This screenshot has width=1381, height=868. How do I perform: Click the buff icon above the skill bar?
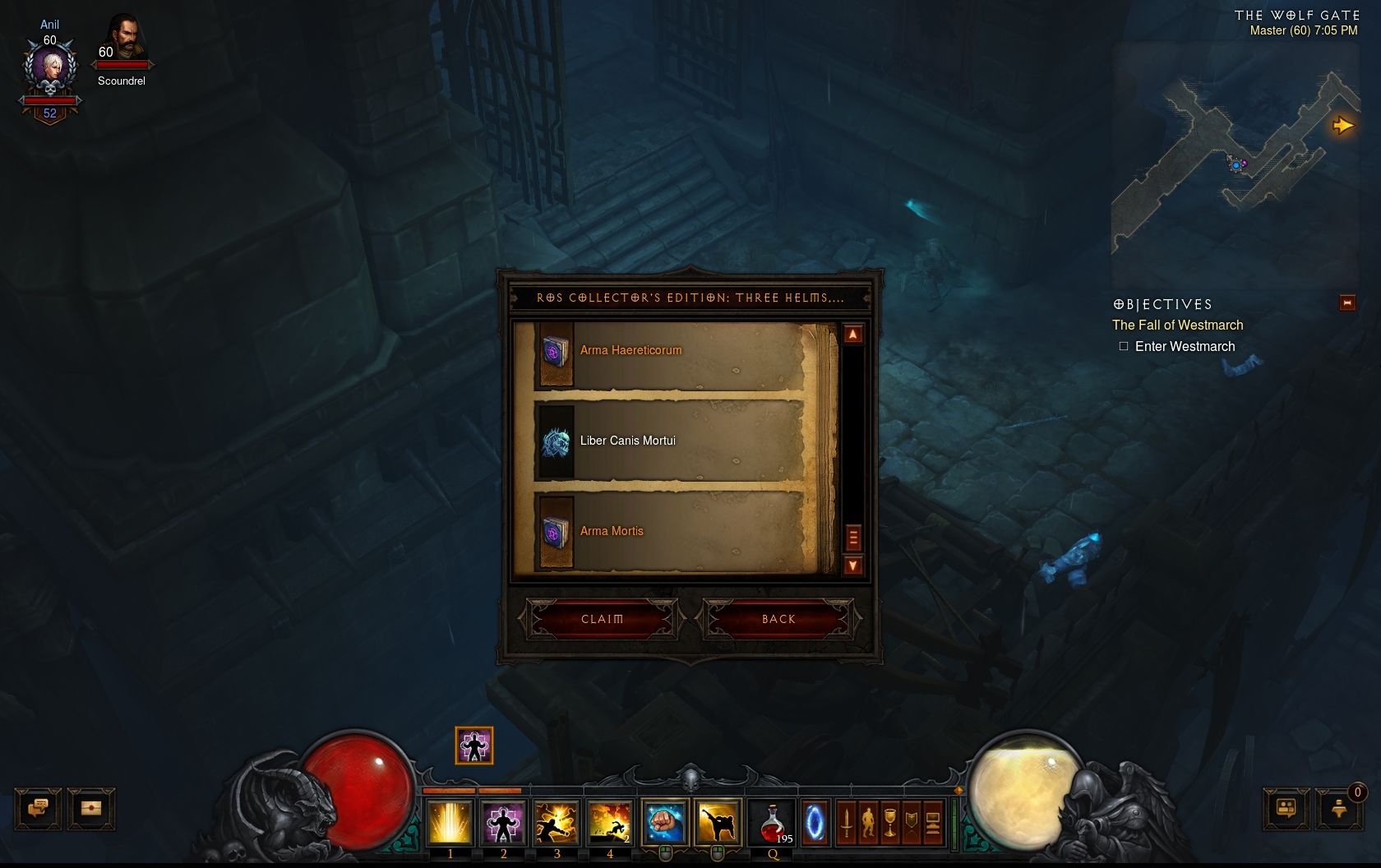473,746
